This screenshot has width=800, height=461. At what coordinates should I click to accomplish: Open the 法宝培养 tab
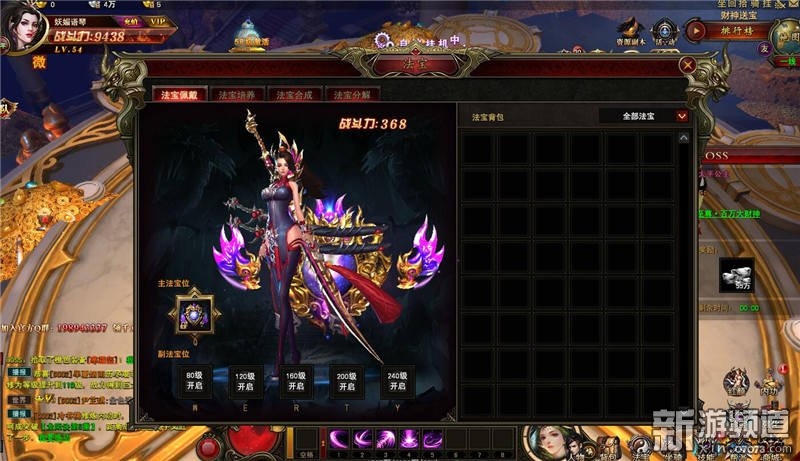pyautogui.click(x=237, y=95)
